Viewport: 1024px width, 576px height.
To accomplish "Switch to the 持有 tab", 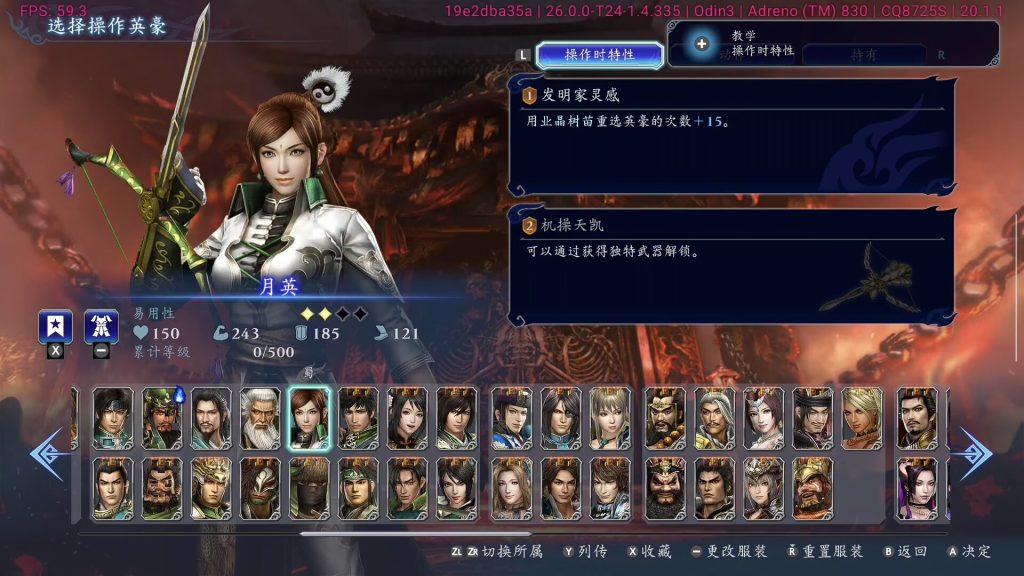I will [862, 56].
